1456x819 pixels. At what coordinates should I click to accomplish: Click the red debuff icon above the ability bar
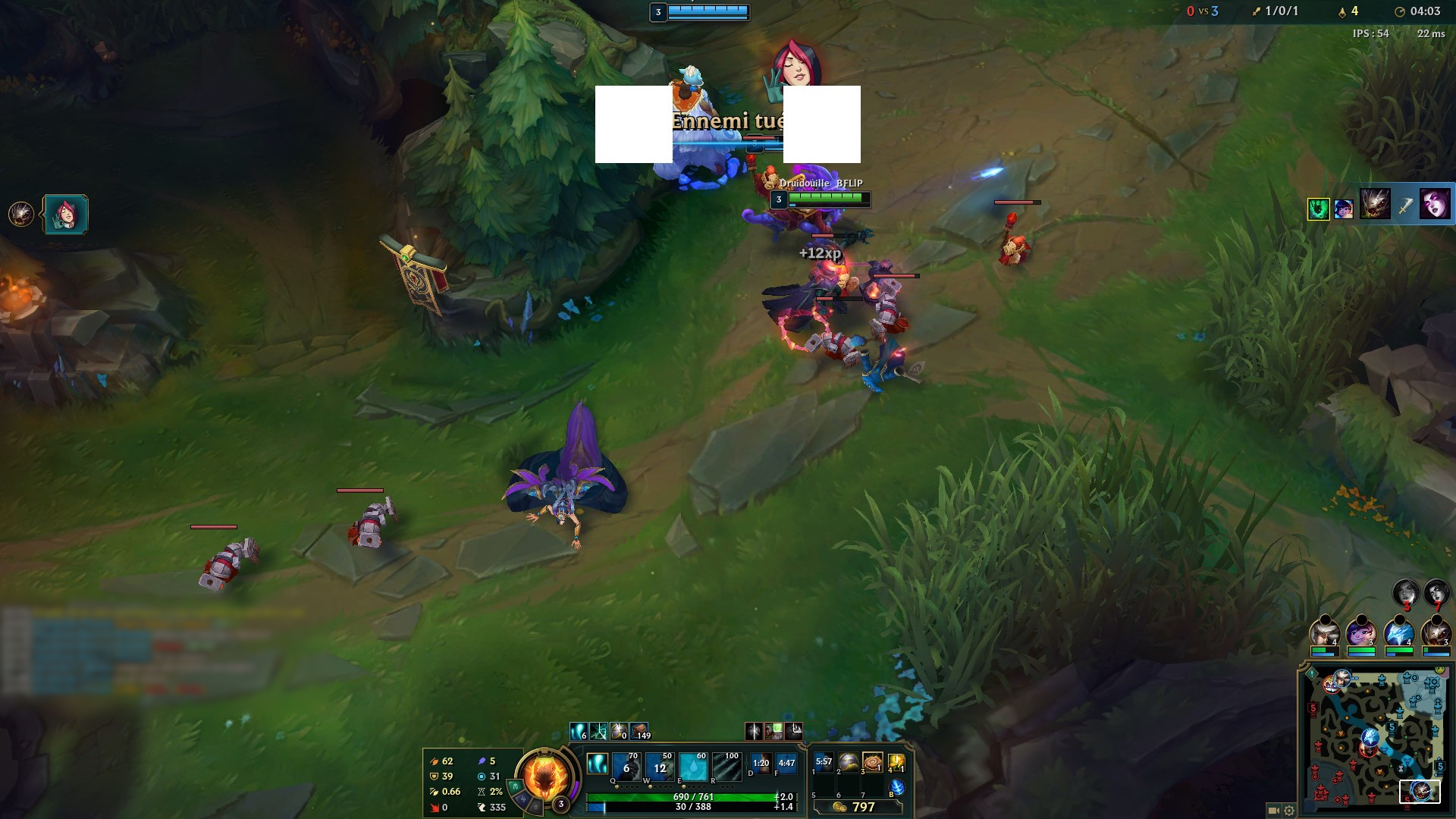point(755,730)
